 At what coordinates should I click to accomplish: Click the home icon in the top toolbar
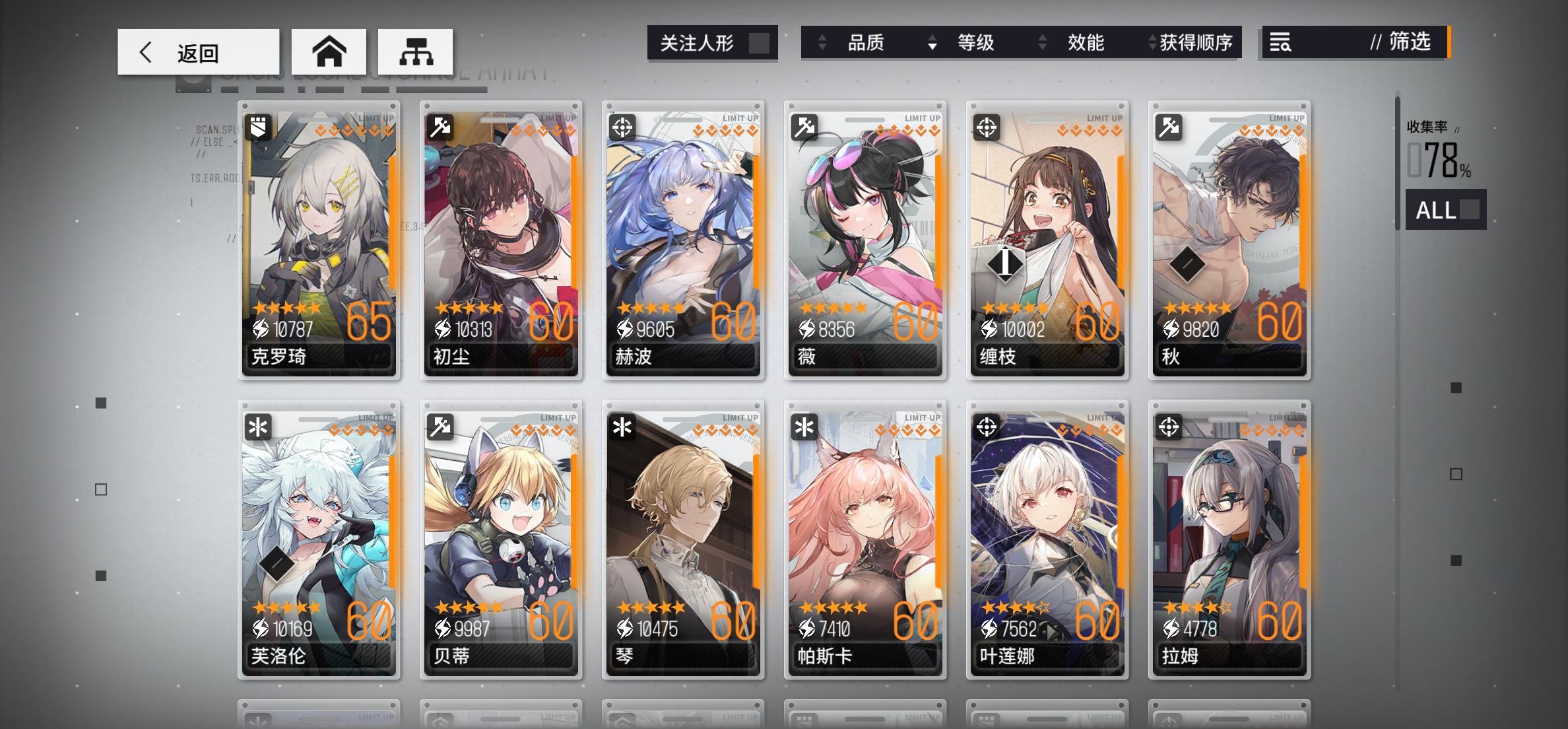(x=331, y=52)
